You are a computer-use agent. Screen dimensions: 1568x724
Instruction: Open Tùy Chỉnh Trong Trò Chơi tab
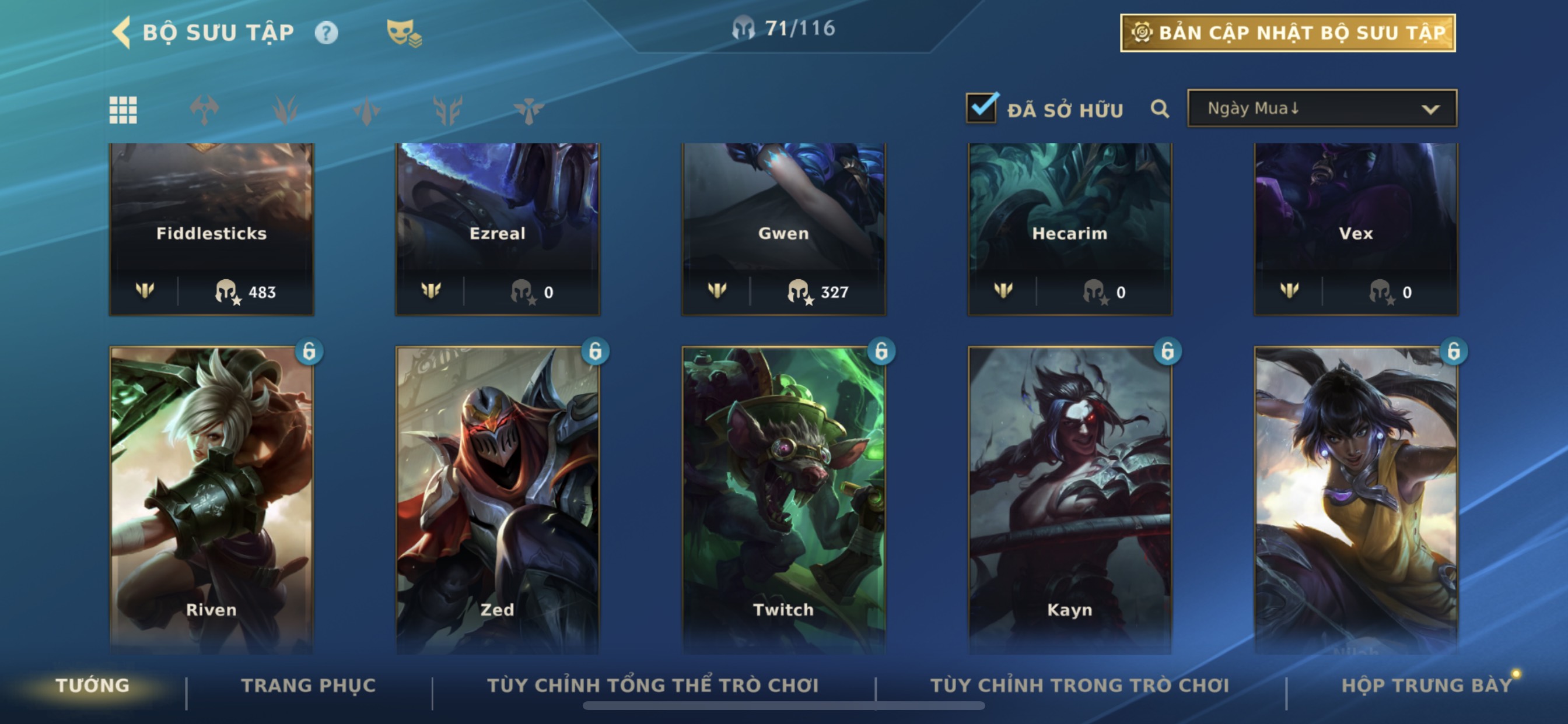point(1079,686)
